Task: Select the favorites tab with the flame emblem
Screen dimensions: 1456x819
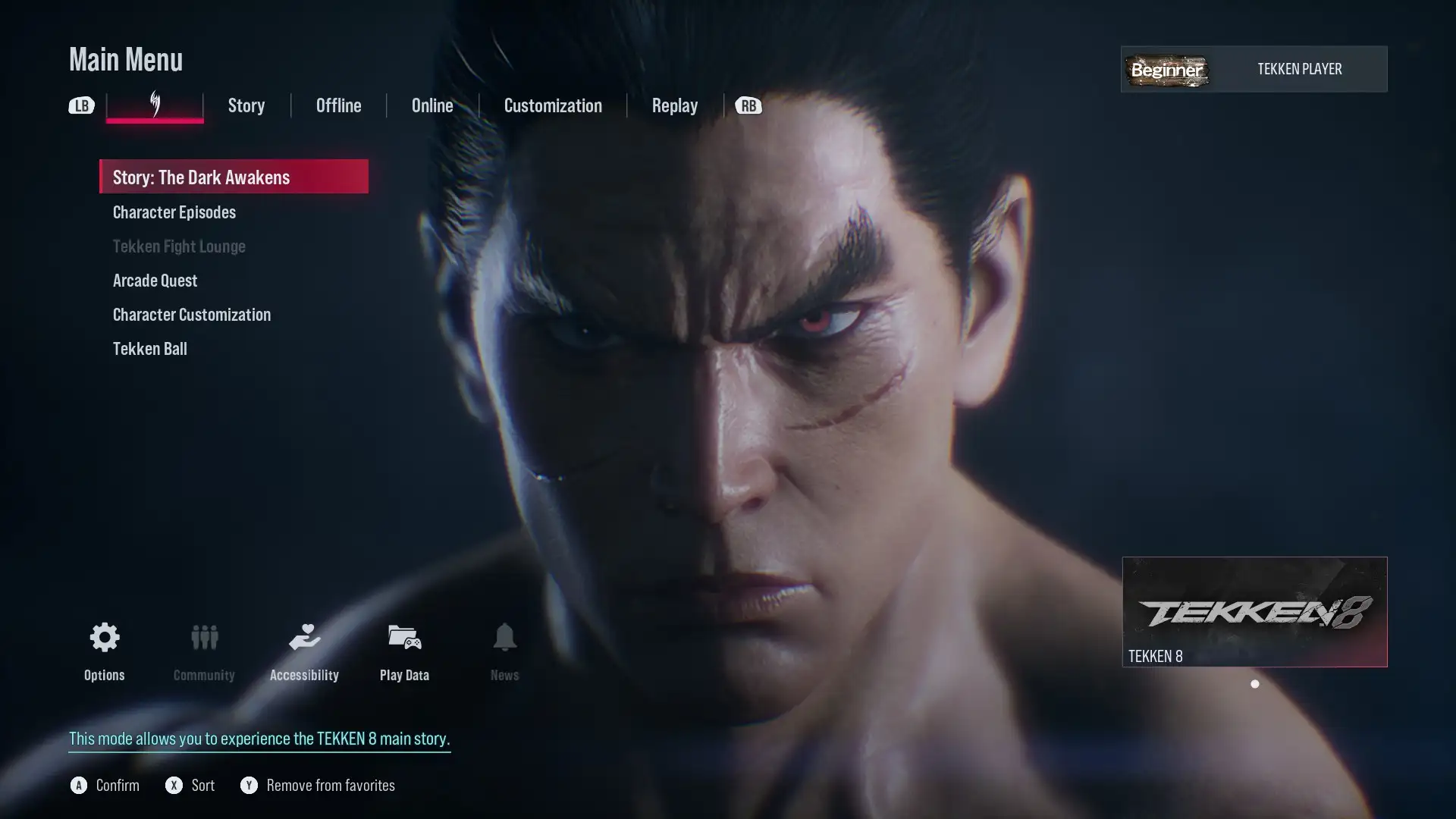Action: point(155,105)
